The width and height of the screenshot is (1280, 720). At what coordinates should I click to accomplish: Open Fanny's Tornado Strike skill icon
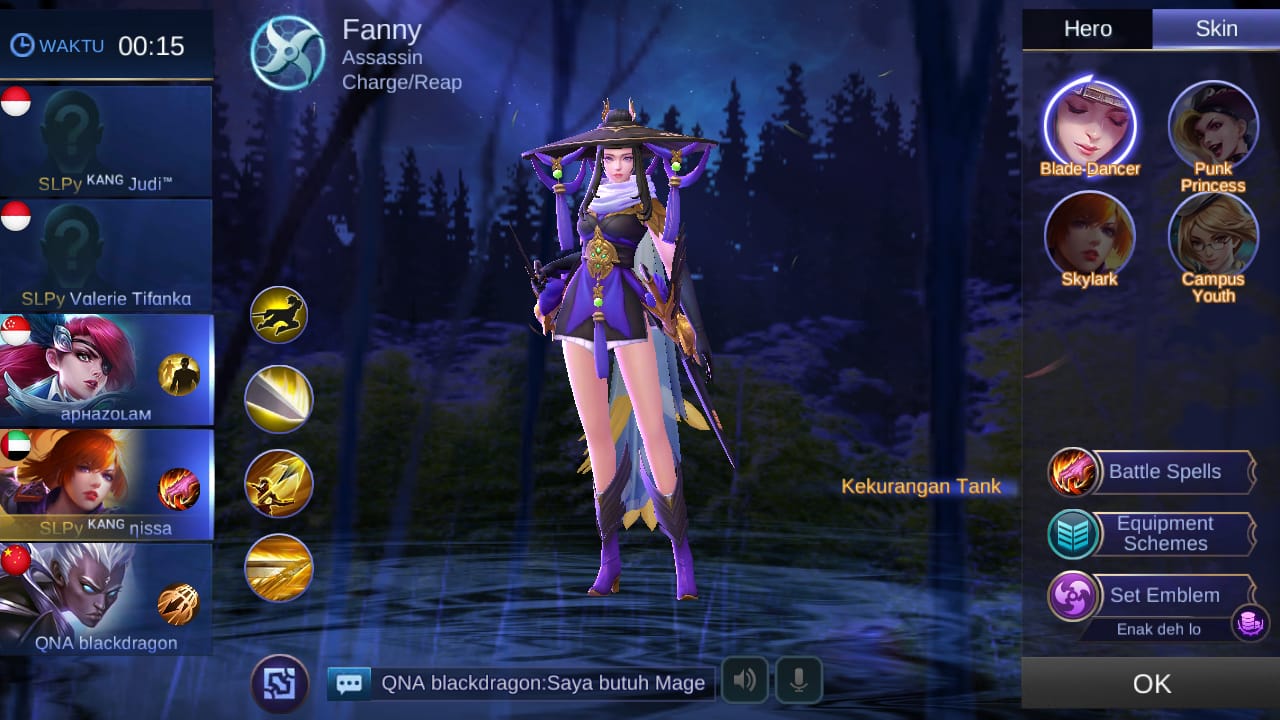click(278, 399)
